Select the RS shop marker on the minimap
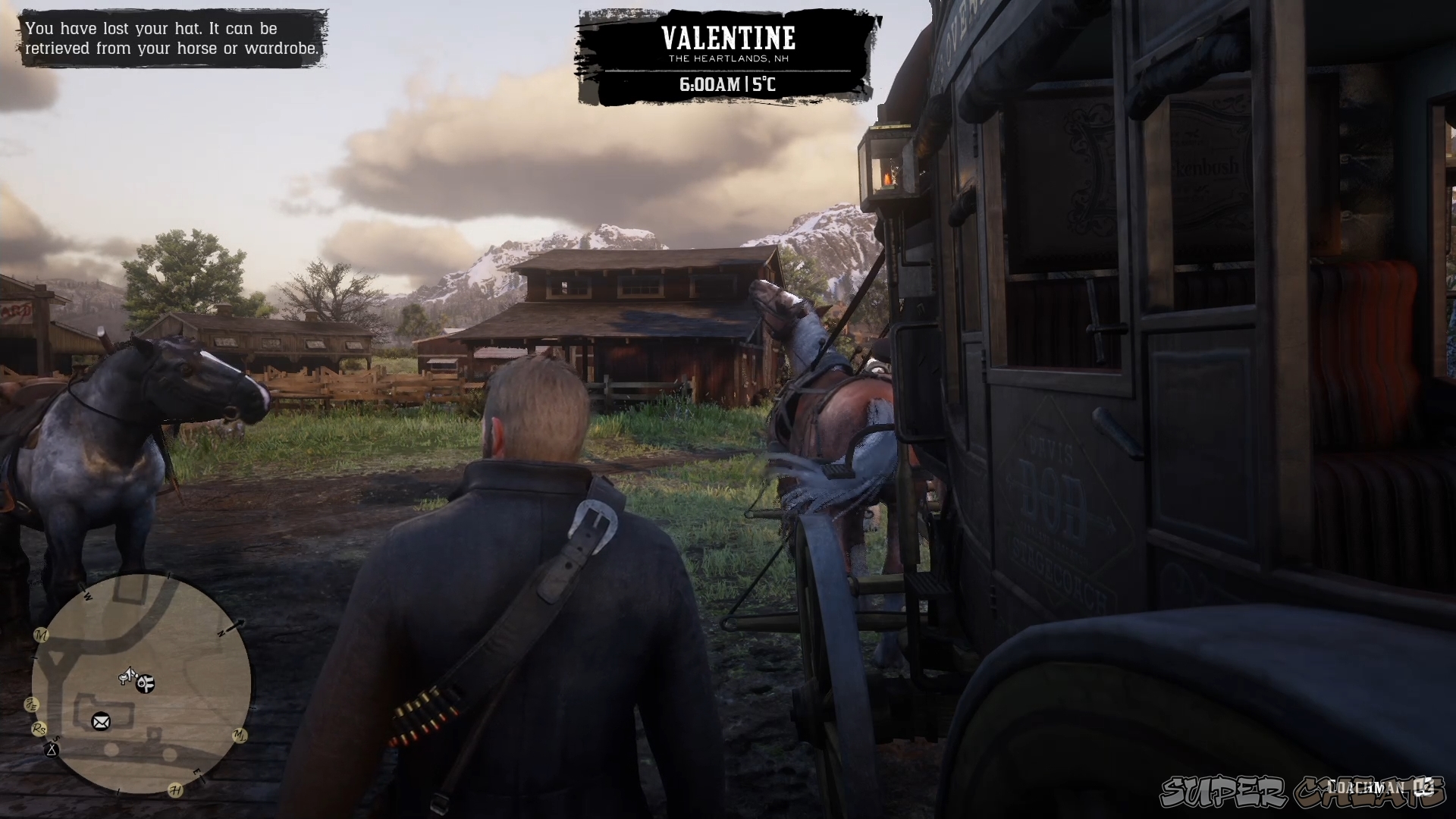The height and width of the screenshot is (819, 1456). click(x=39, y=729)
